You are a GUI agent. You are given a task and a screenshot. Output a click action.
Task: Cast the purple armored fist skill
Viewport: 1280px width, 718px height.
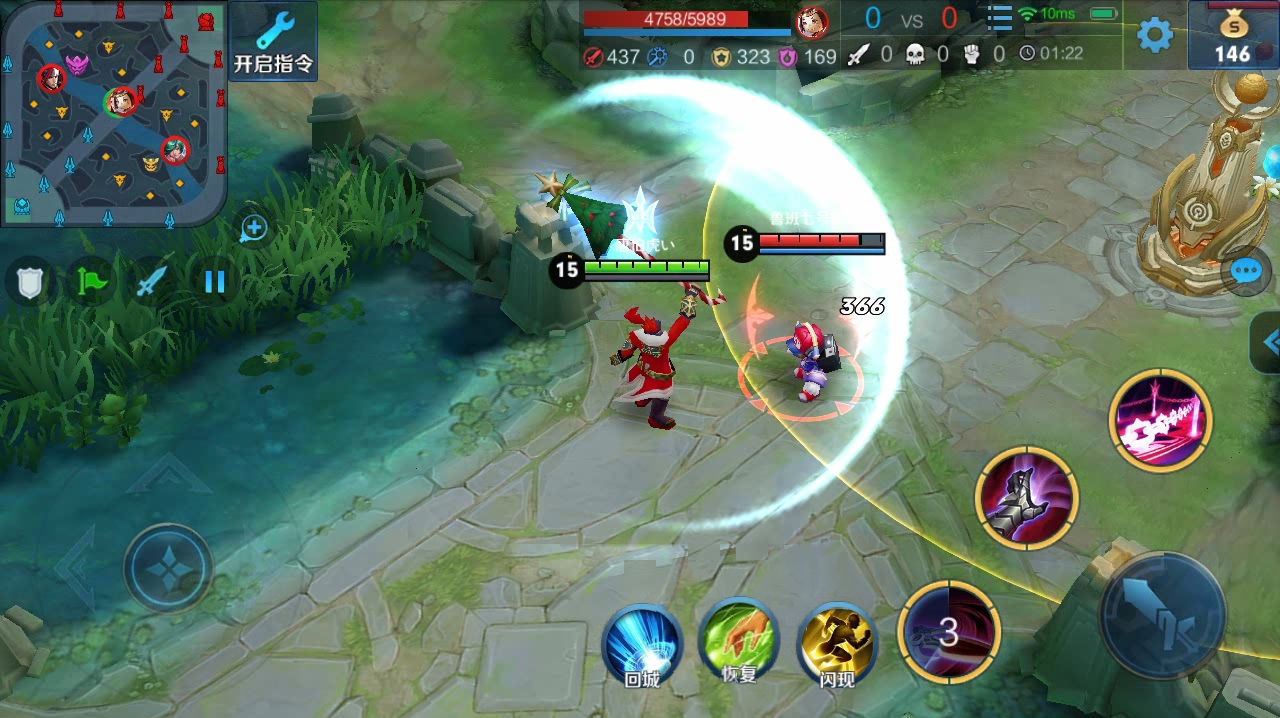[1026, 497]
